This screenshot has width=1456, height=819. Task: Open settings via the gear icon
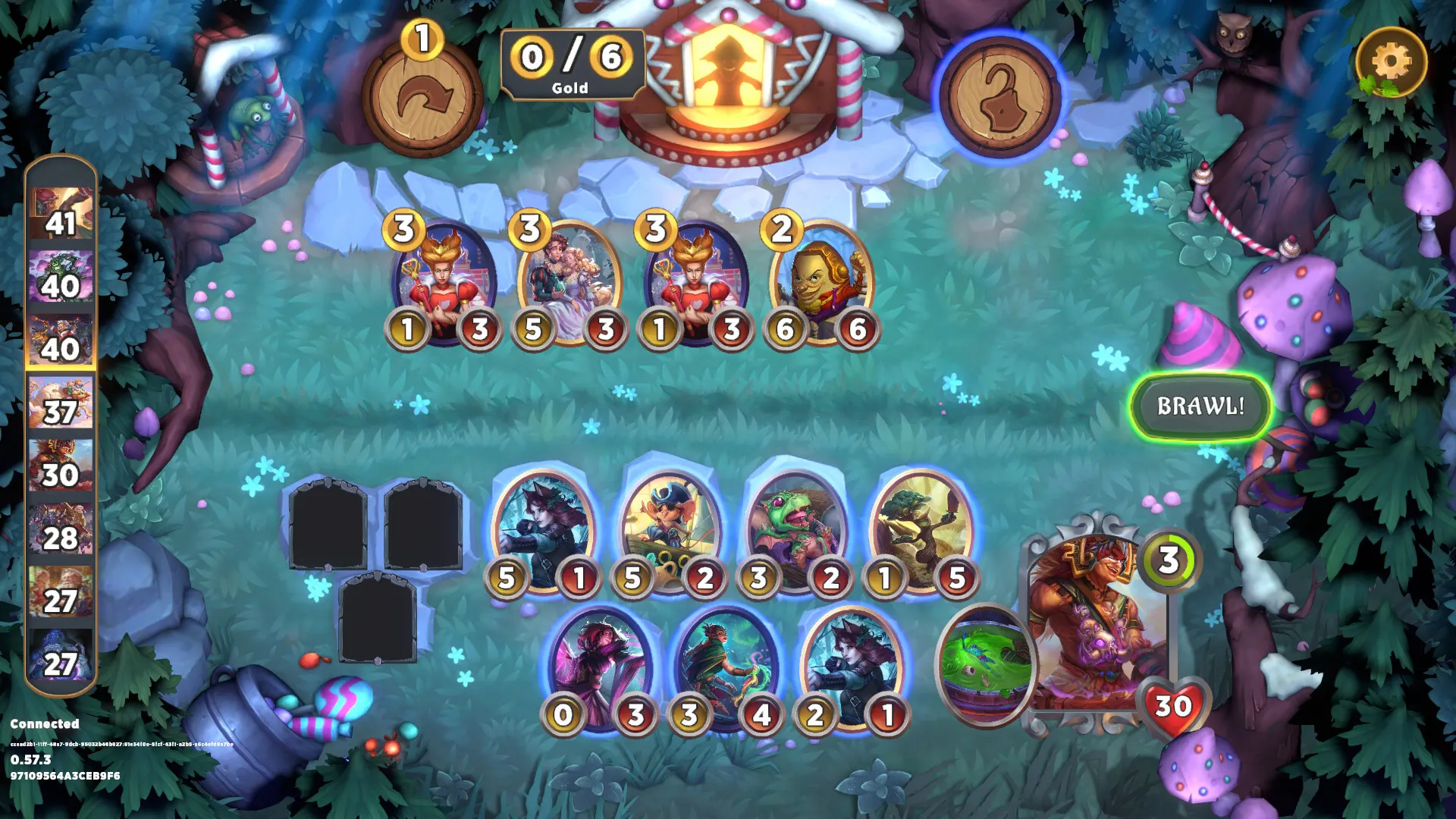1391,62
